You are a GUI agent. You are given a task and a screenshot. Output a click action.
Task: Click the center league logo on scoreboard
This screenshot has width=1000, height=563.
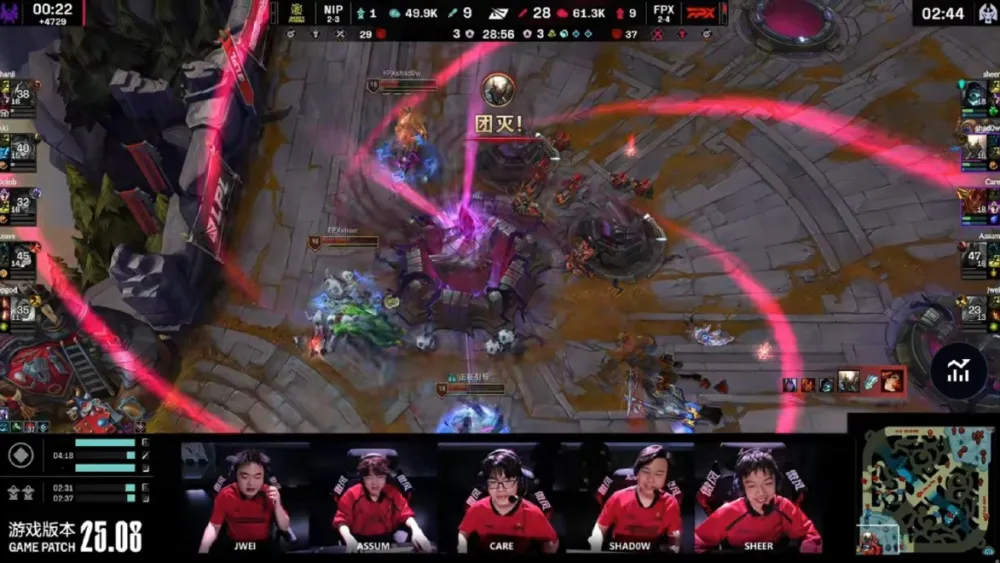point(497,12)
